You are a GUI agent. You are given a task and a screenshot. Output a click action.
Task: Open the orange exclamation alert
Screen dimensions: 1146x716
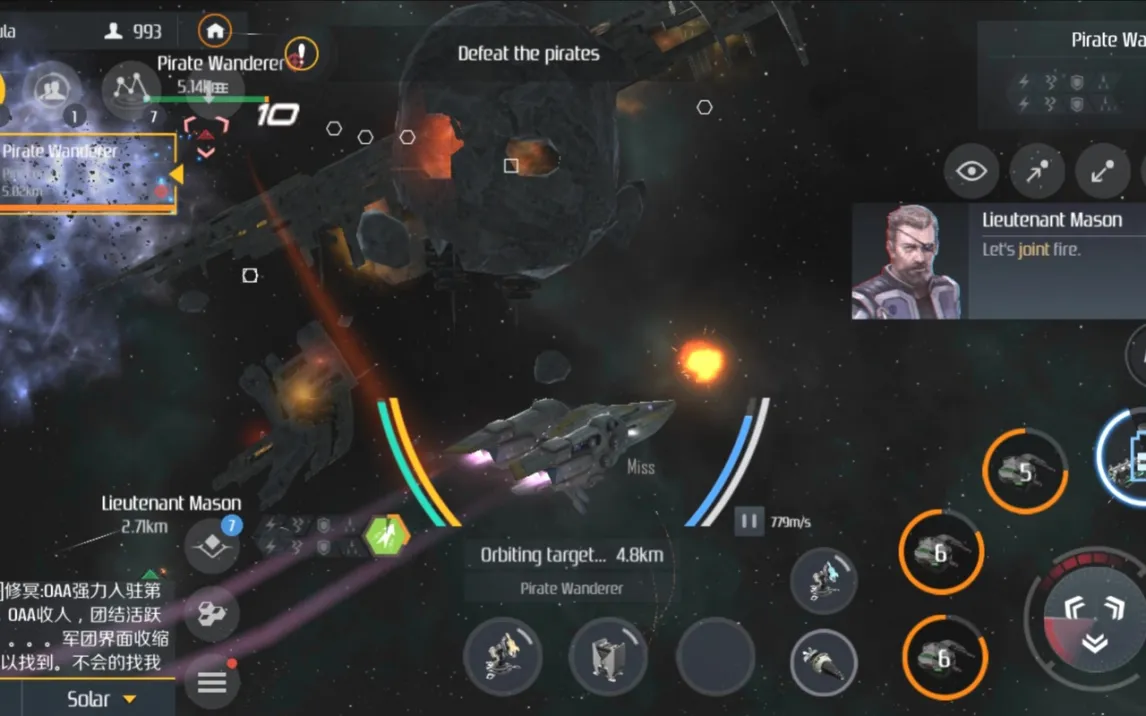[301, 53]
